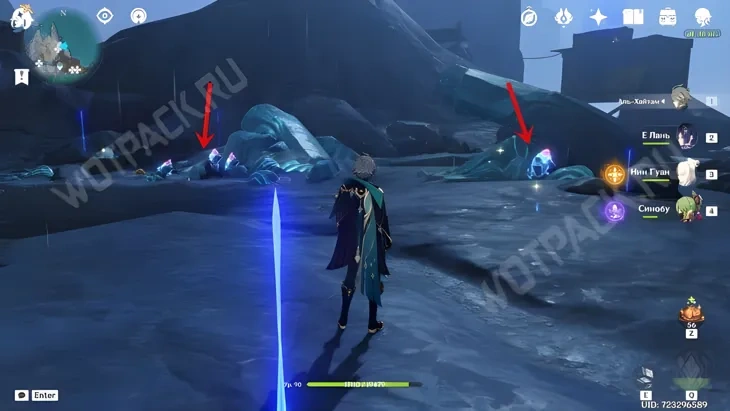
Task: Activate the elemental skill icon
Action: pos(646,376)
